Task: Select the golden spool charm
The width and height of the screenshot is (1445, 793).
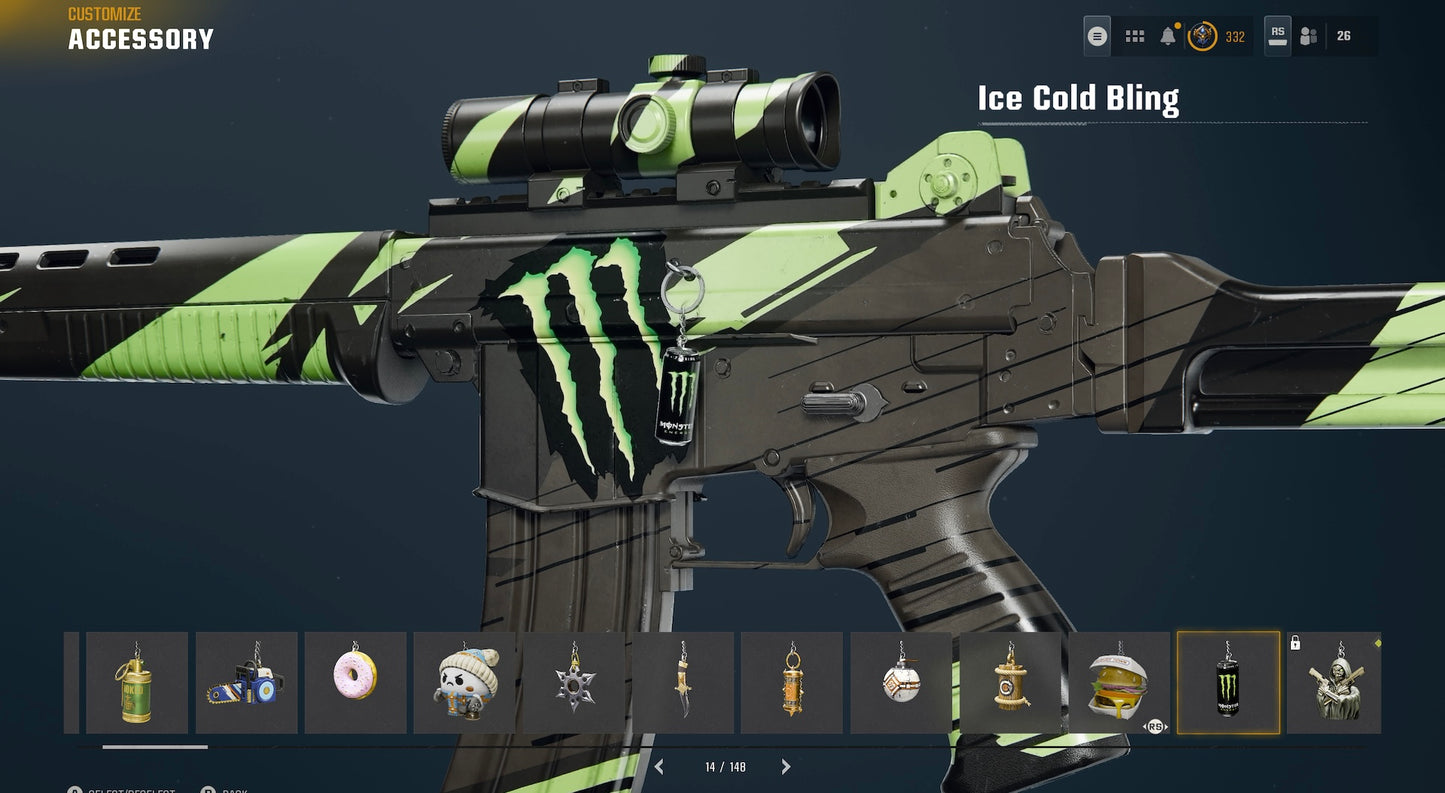Action: click(1010, 683)
